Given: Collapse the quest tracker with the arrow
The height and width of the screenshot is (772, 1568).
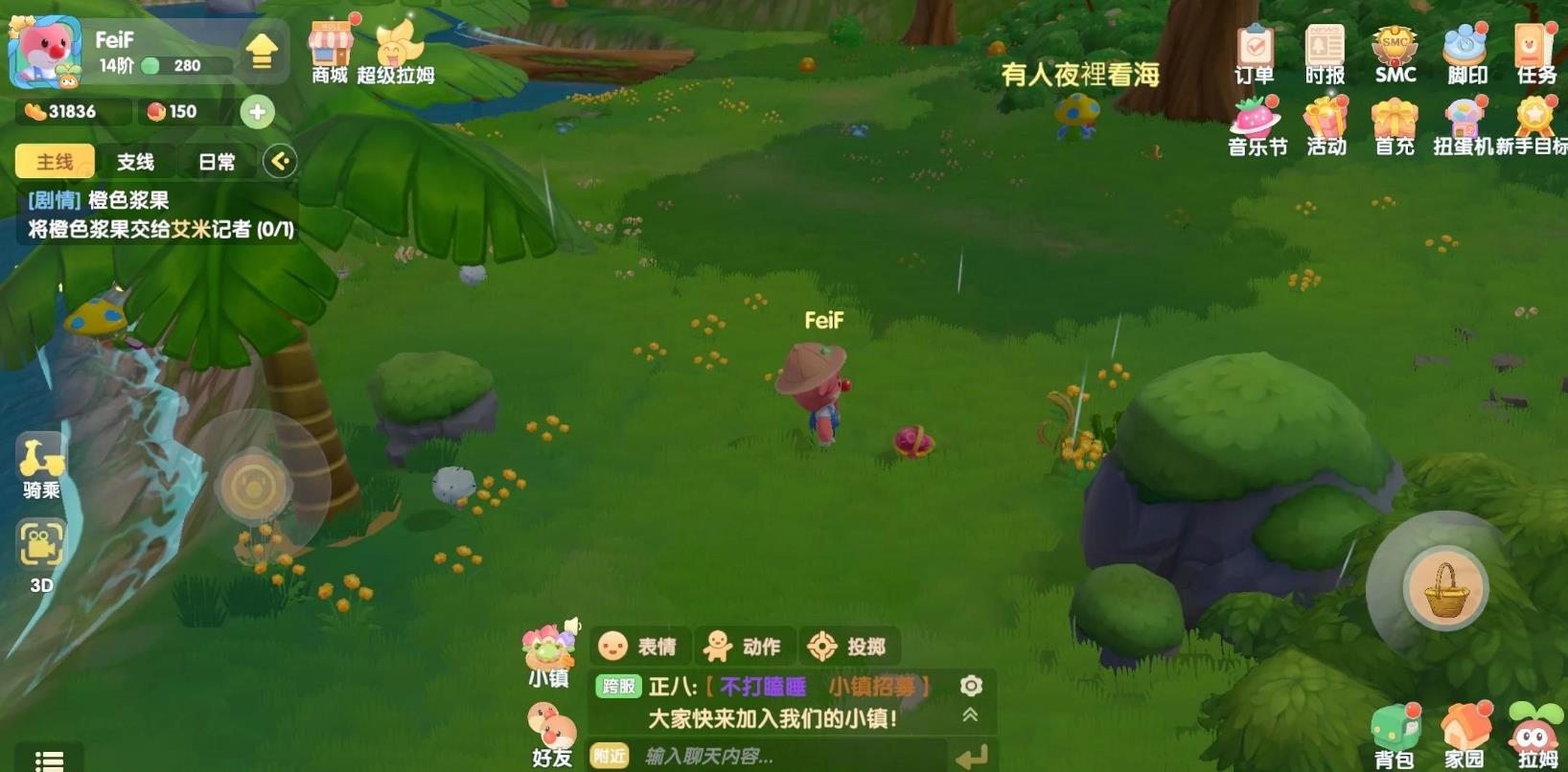Looking at the screenshot, I should (x=280, y=161).
